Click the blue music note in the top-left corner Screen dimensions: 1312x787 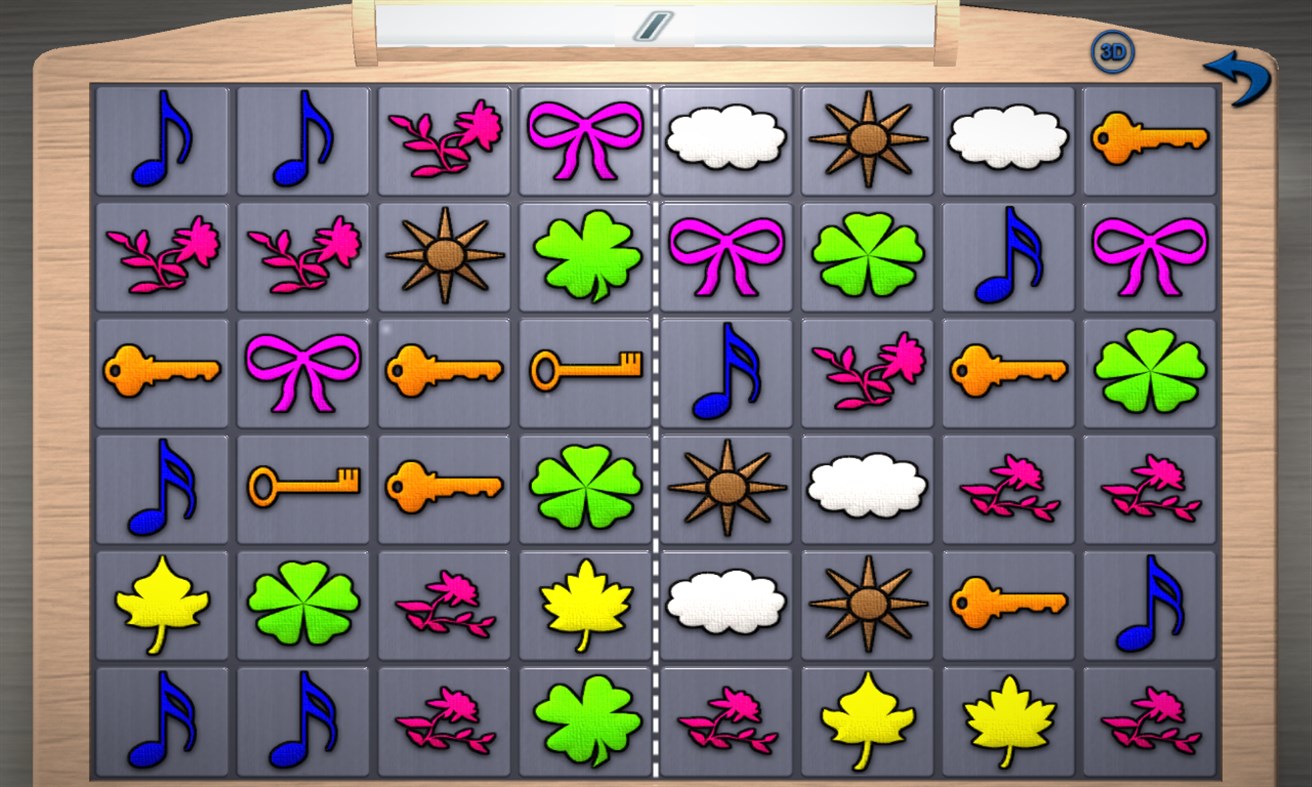[162, 140]
